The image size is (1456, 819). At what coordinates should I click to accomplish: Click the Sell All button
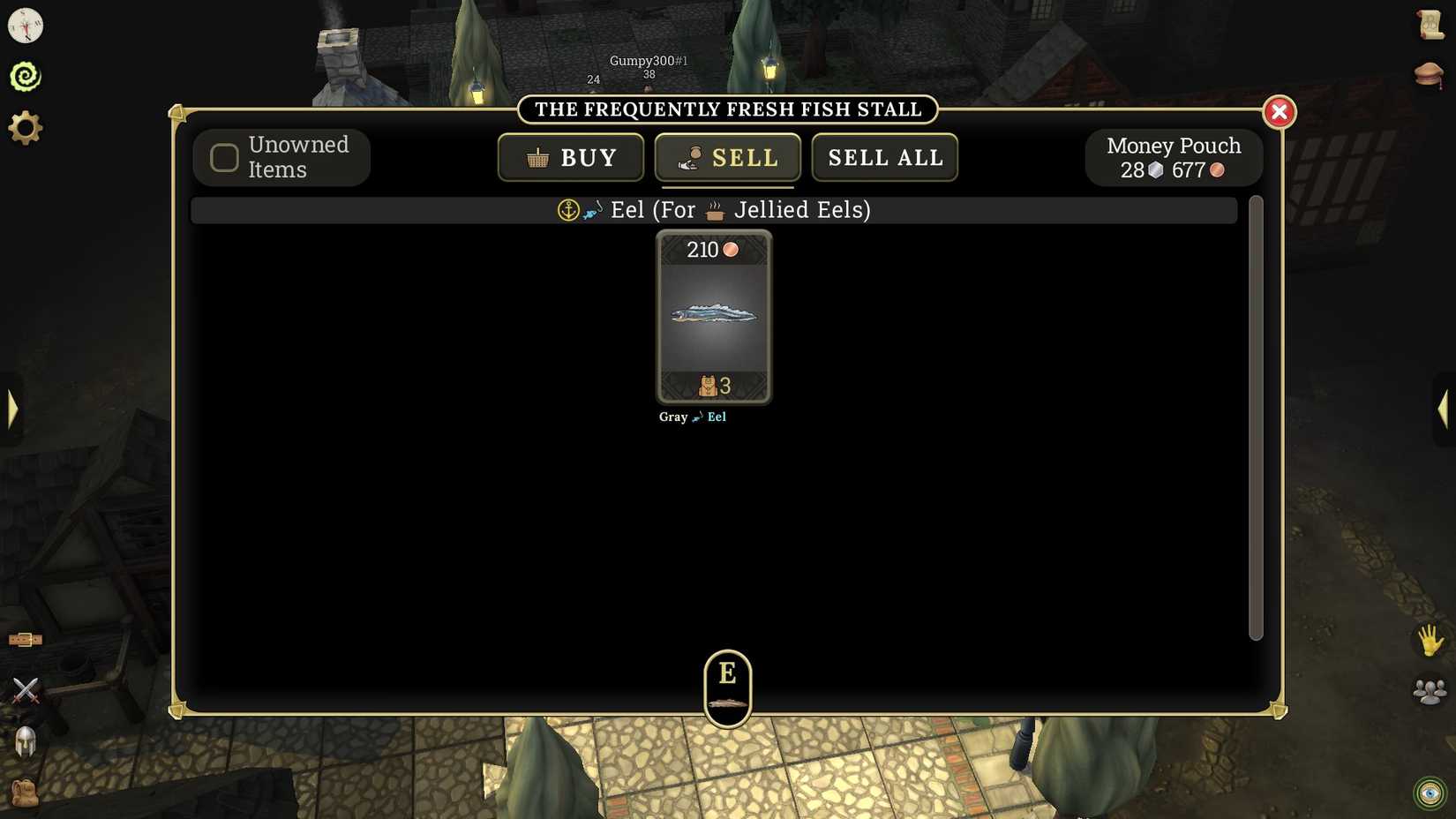coord(884,157)
